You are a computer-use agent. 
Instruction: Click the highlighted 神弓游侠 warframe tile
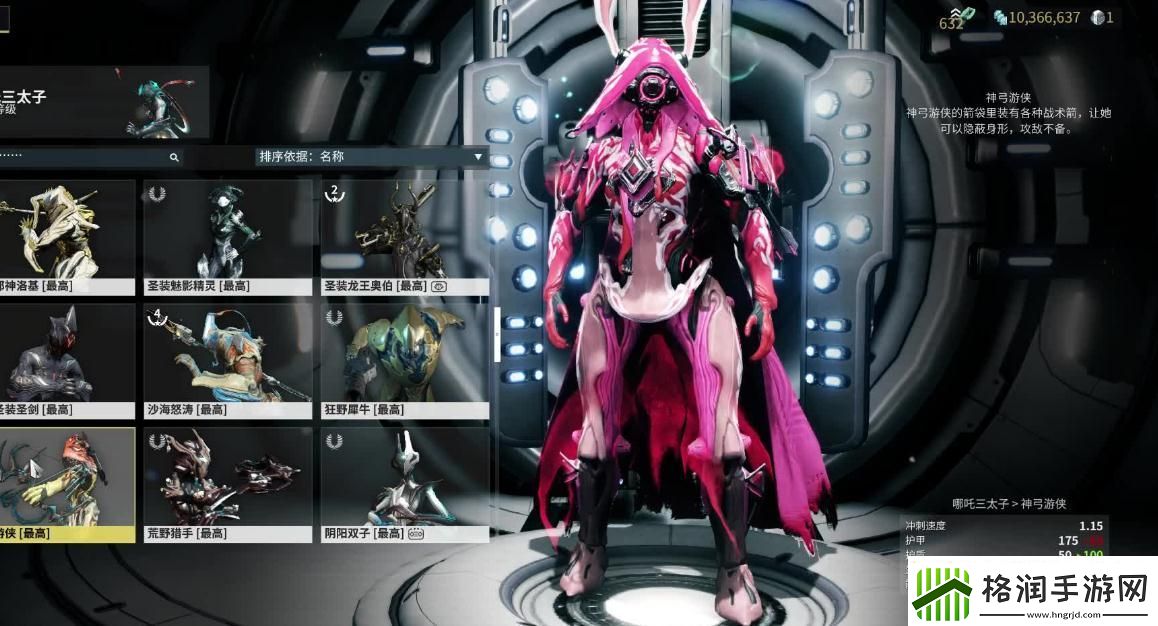coord(66,485)
